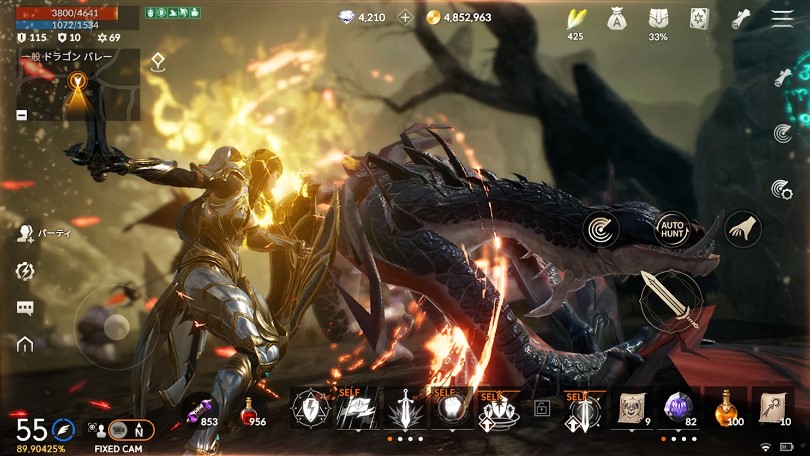Viewport: 810px width, 456px height.
Task: Use the orange potion with 100 count
Action: (x=726, y=408)
